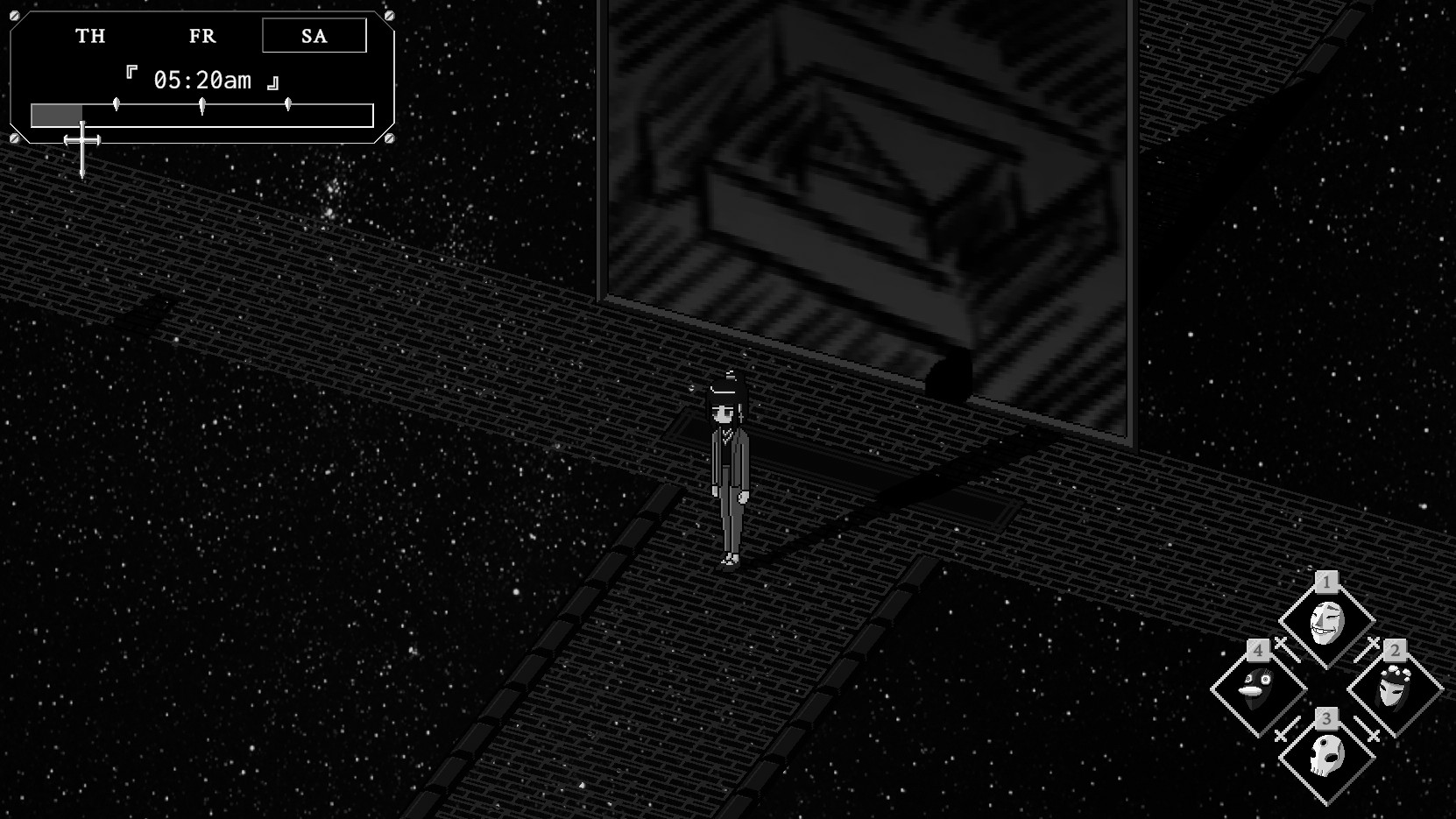This screenshot has width=1456, height=819.
Task: Click the middle teardrop marker on the timeline
Action: point(202,103)
